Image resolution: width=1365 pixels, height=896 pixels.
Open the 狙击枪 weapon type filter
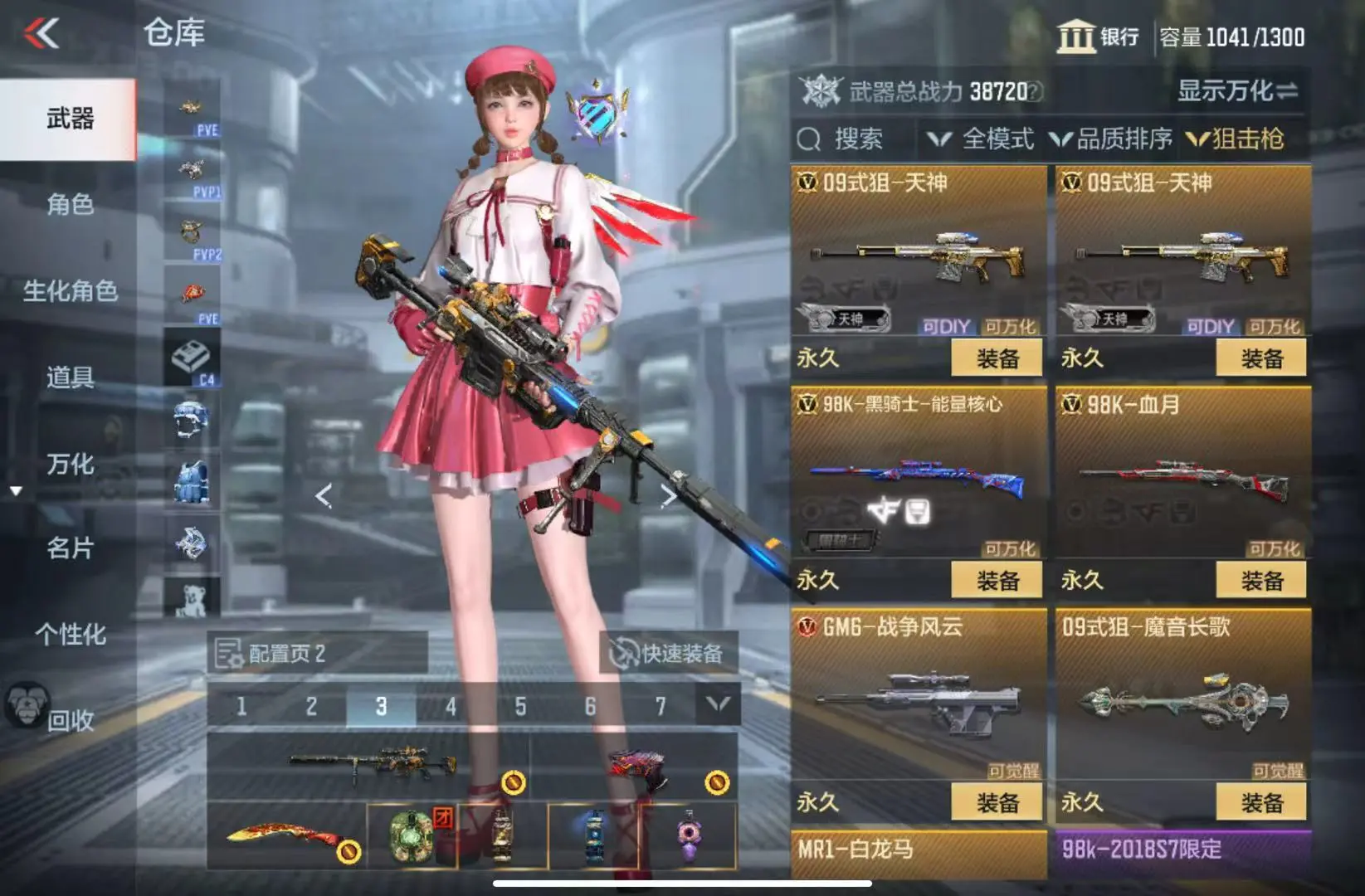pyautogui.click(x=1236, y=139)
